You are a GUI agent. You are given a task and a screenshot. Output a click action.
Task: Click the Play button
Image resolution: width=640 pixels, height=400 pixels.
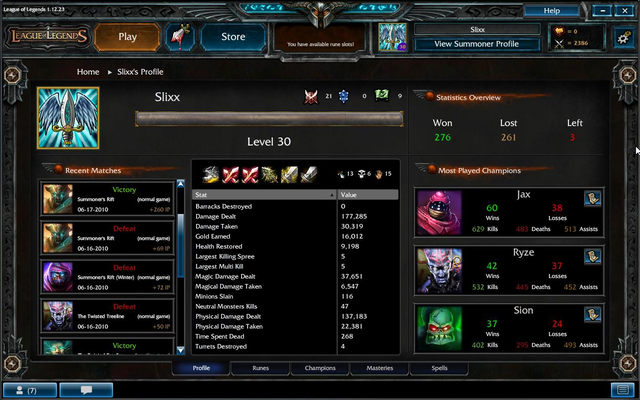pyautogui.click(x=128, y=37)
